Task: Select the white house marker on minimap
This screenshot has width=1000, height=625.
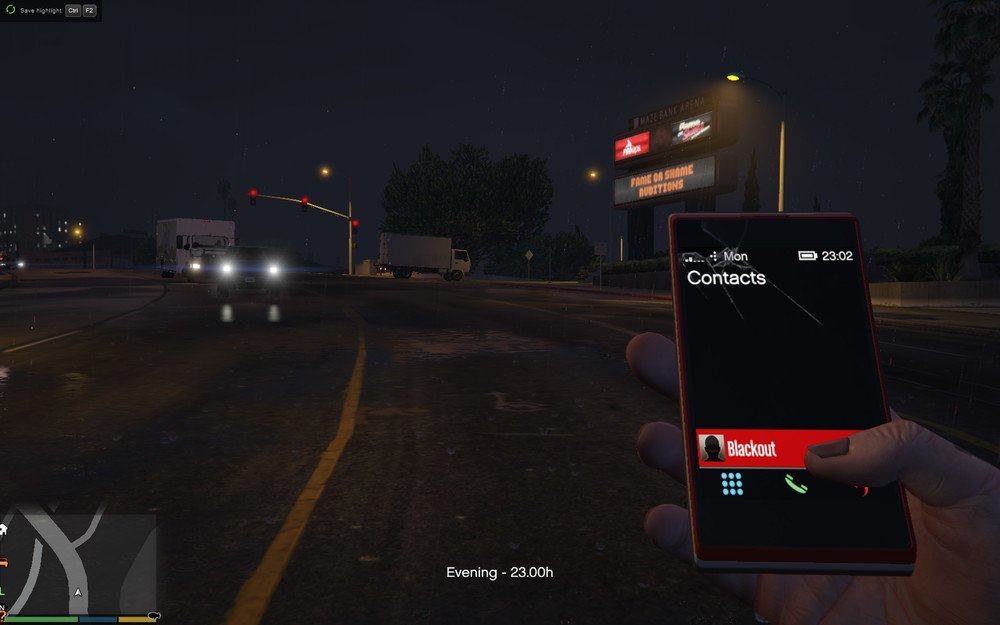Action: point(4,529)
